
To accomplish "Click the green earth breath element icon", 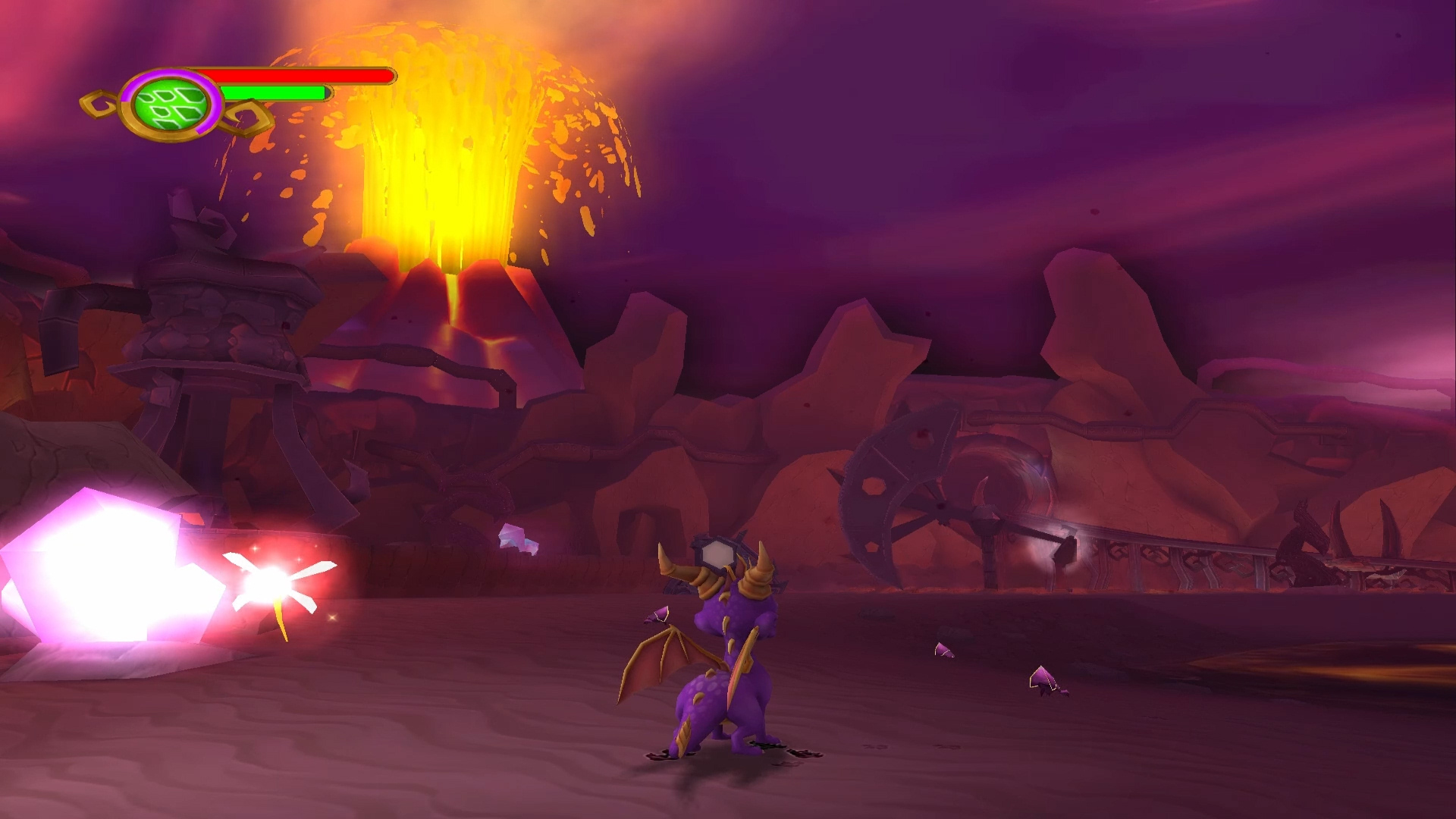I will tap(171, 106).
